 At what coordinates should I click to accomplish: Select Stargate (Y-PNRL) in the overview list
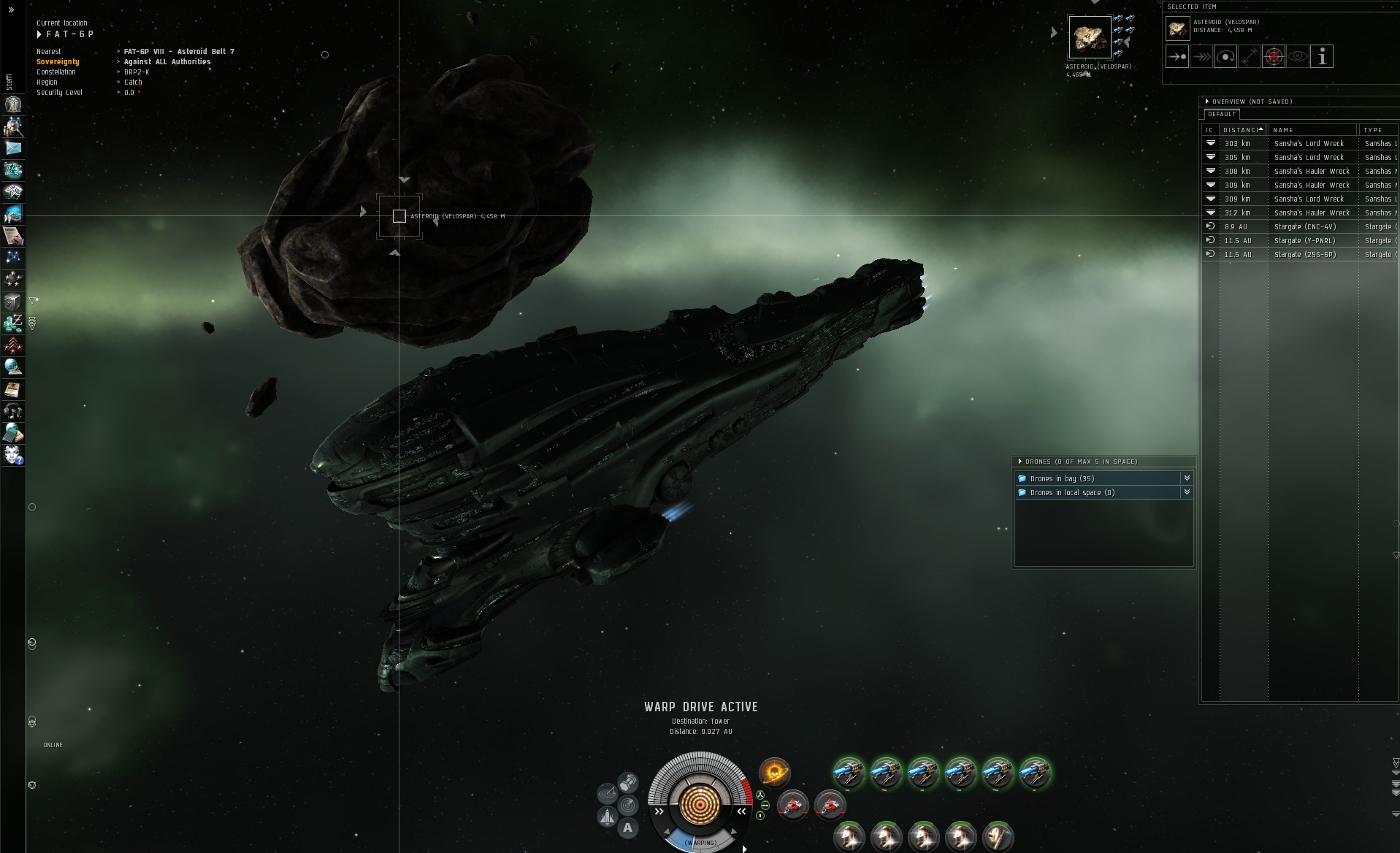(x=1304, y=241)
